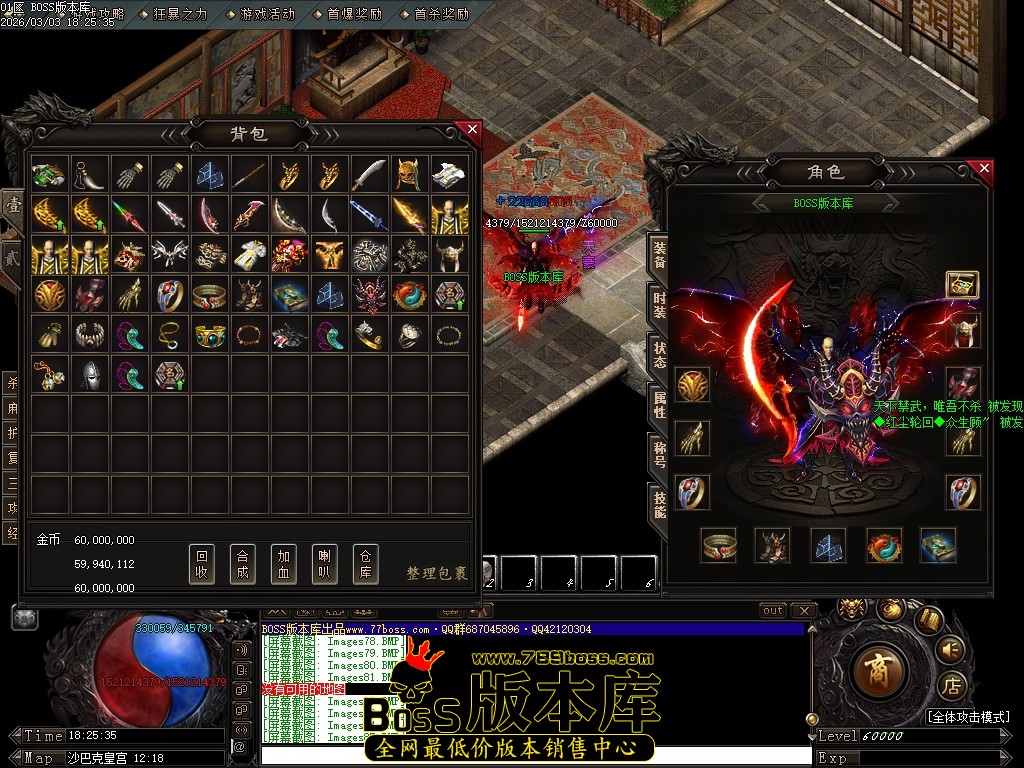Open the 合成 synthesis function
Viewport: 1024px width, 768px height.
[x=243, y=565]
